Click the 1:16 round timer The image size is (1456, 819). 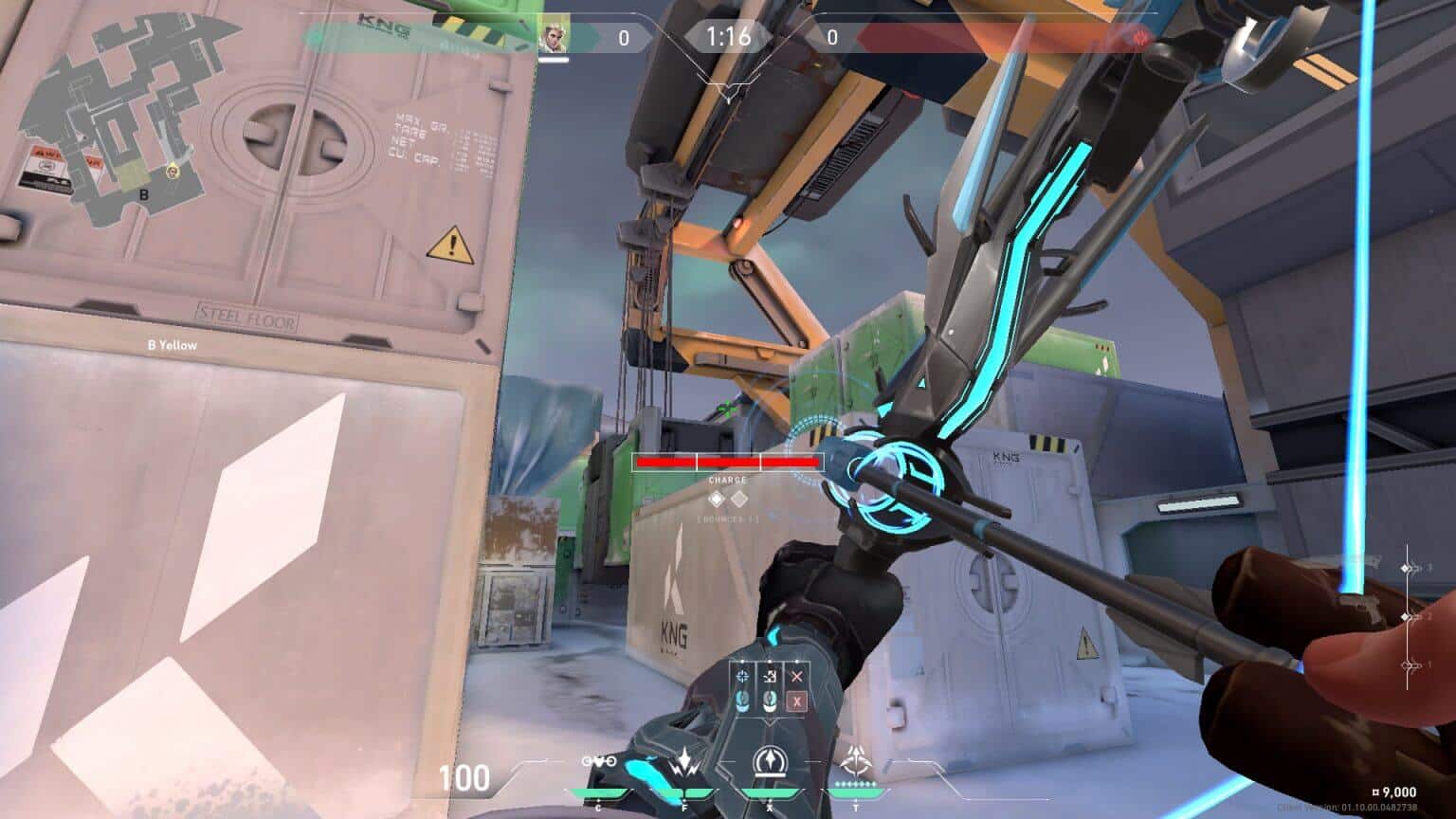[x=728, y=36]
